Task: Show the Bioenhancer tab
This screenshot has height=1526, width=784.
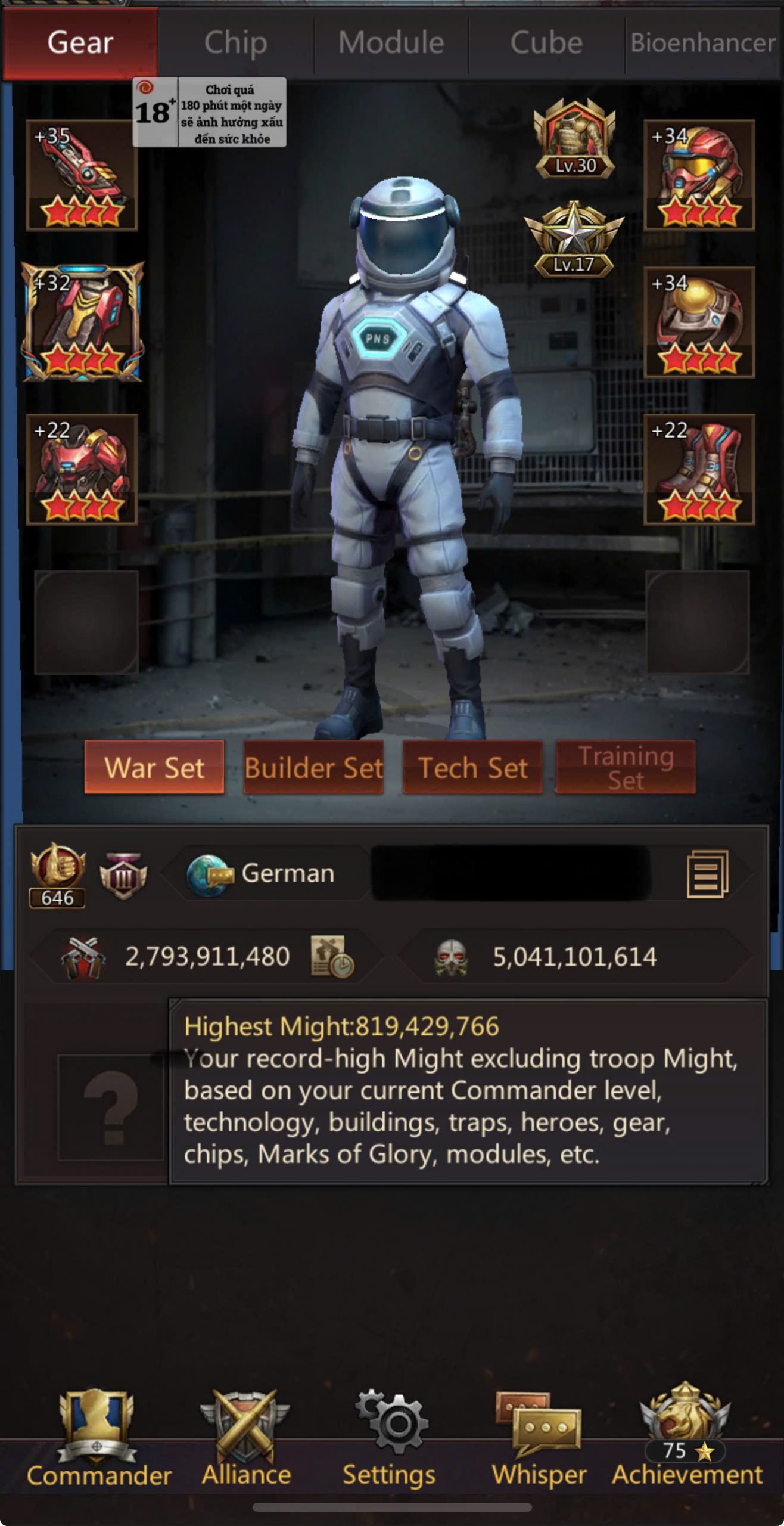Action: tap(703, 43)
